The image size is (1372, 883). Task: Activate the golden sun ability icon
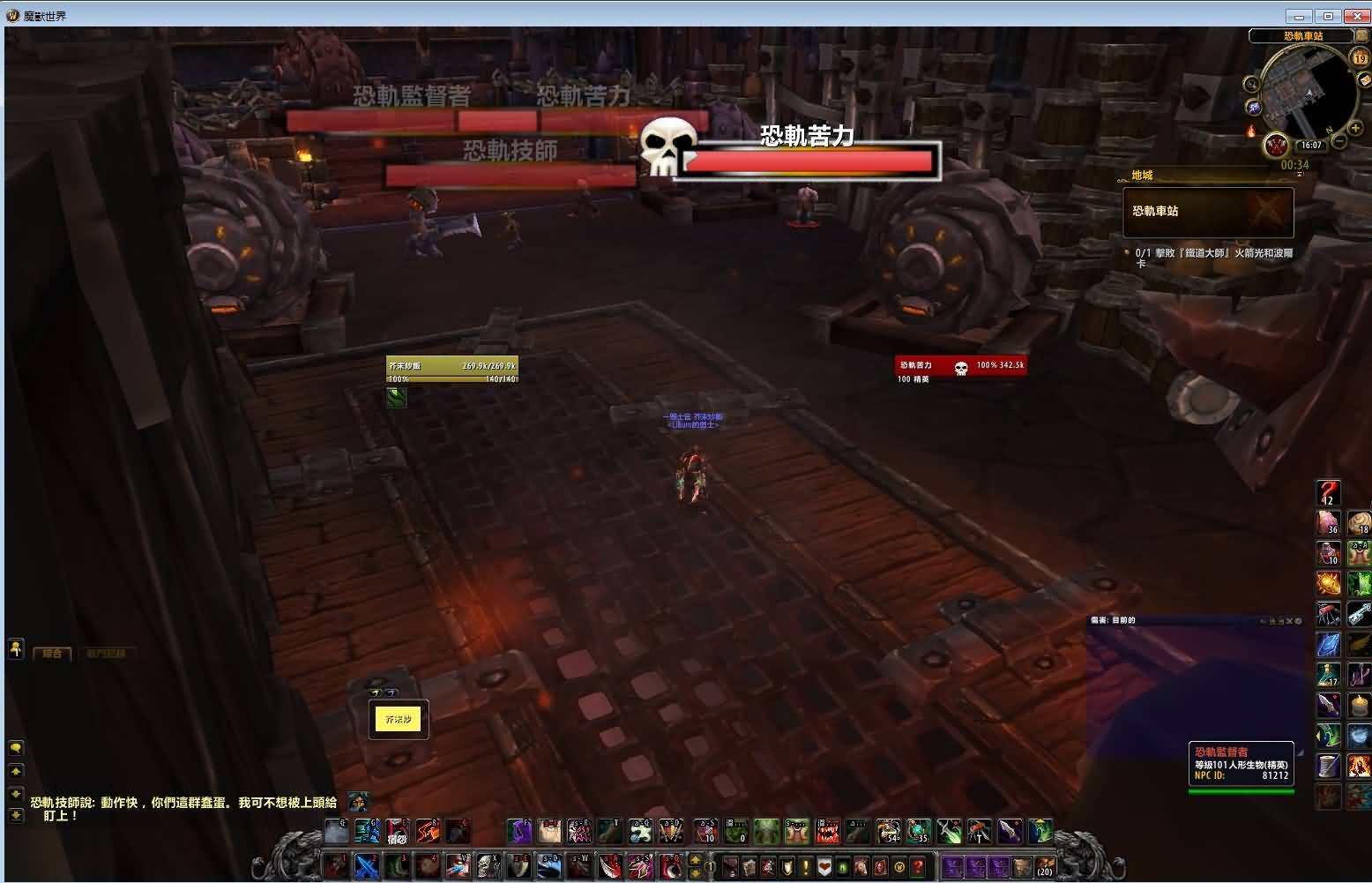tap(1328, 583)
